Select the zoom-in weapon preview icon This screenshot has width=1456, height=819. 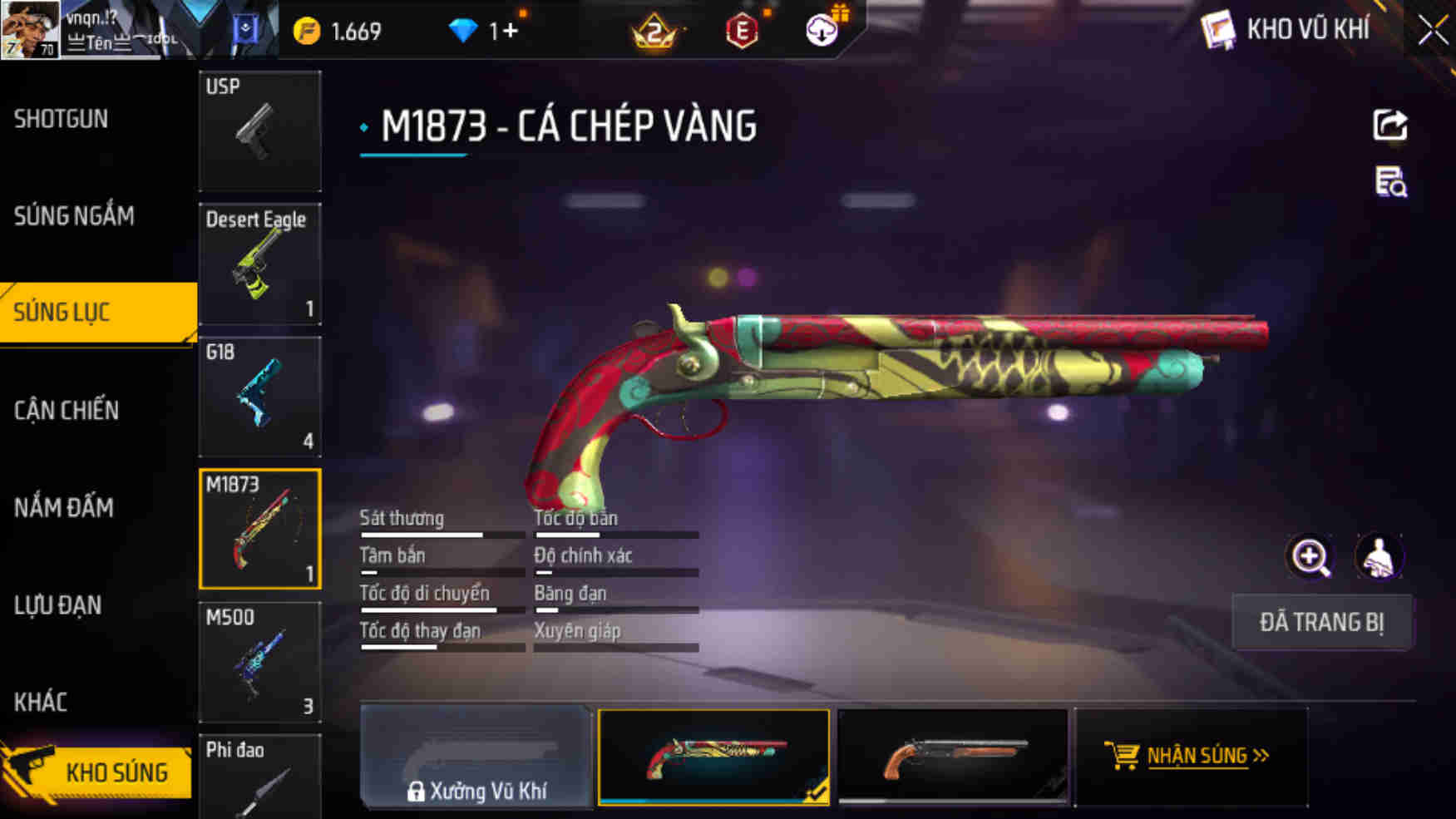click(x=1310, y=557)
